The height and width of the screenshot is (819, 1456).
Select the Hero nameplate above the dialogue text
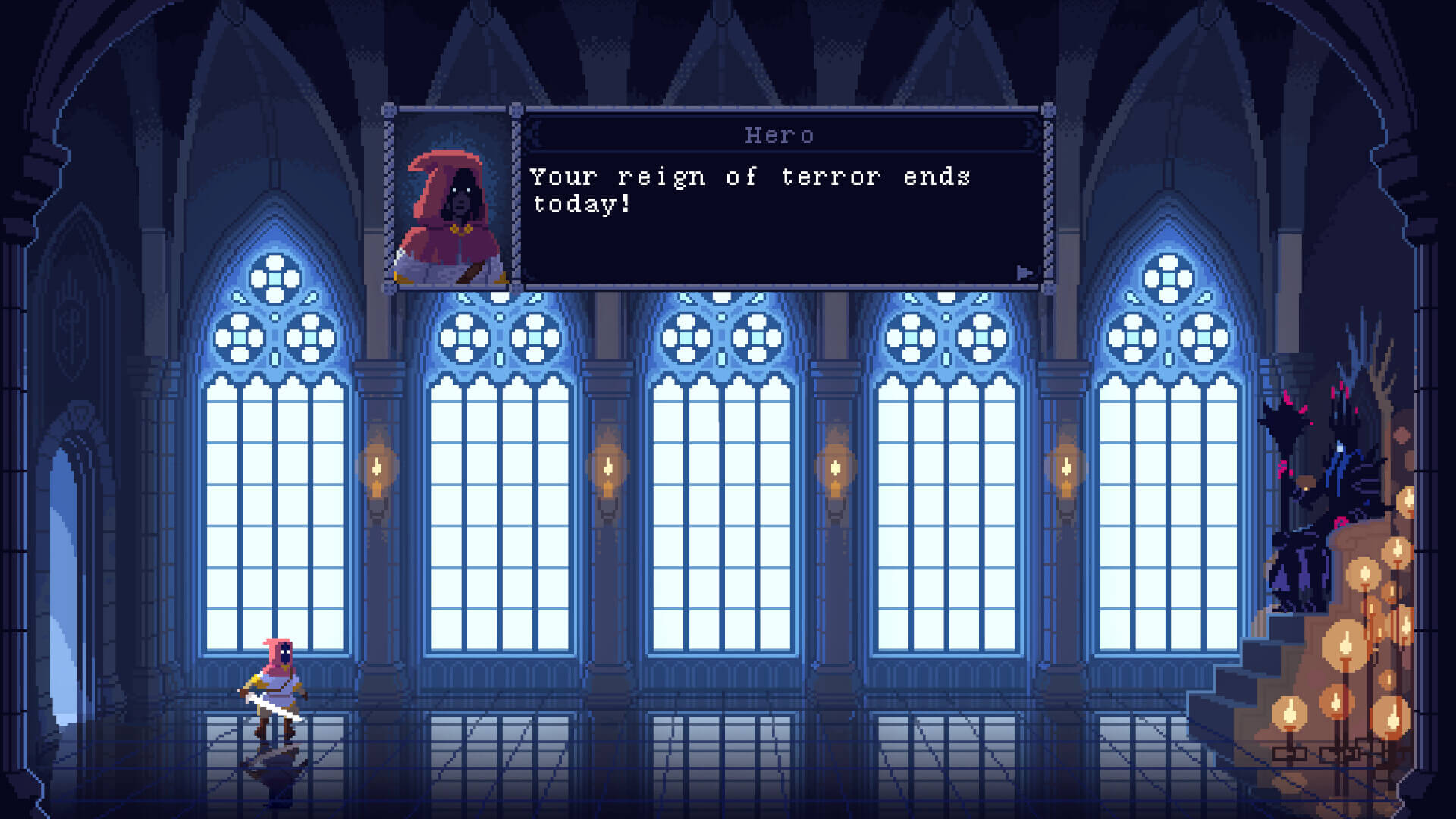pos(778,135)
